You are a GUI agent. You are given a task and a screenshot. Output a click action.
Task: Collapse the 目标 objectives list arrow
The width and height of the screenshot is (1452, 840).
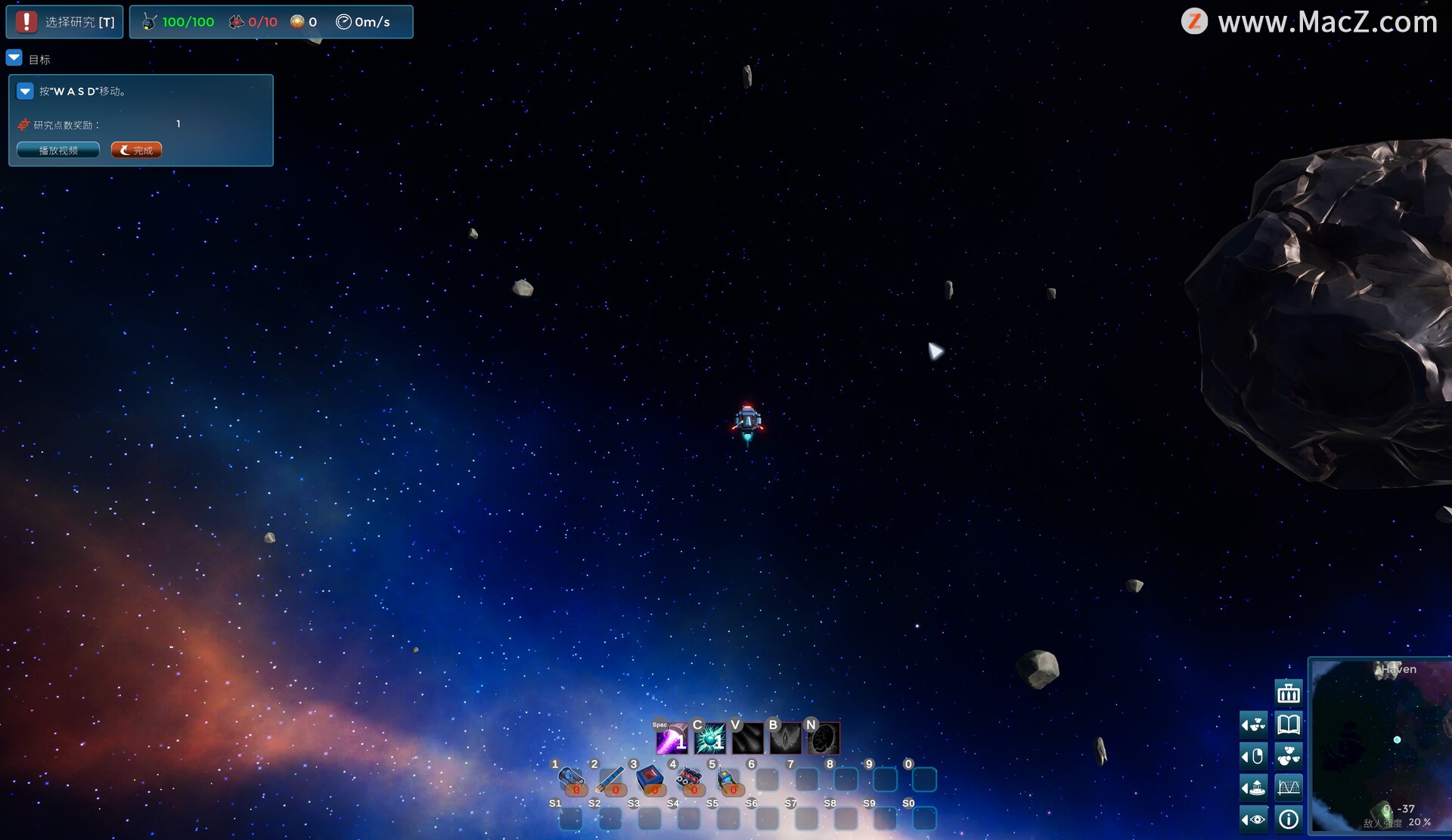pyautogui.click(x=14, y=58)
